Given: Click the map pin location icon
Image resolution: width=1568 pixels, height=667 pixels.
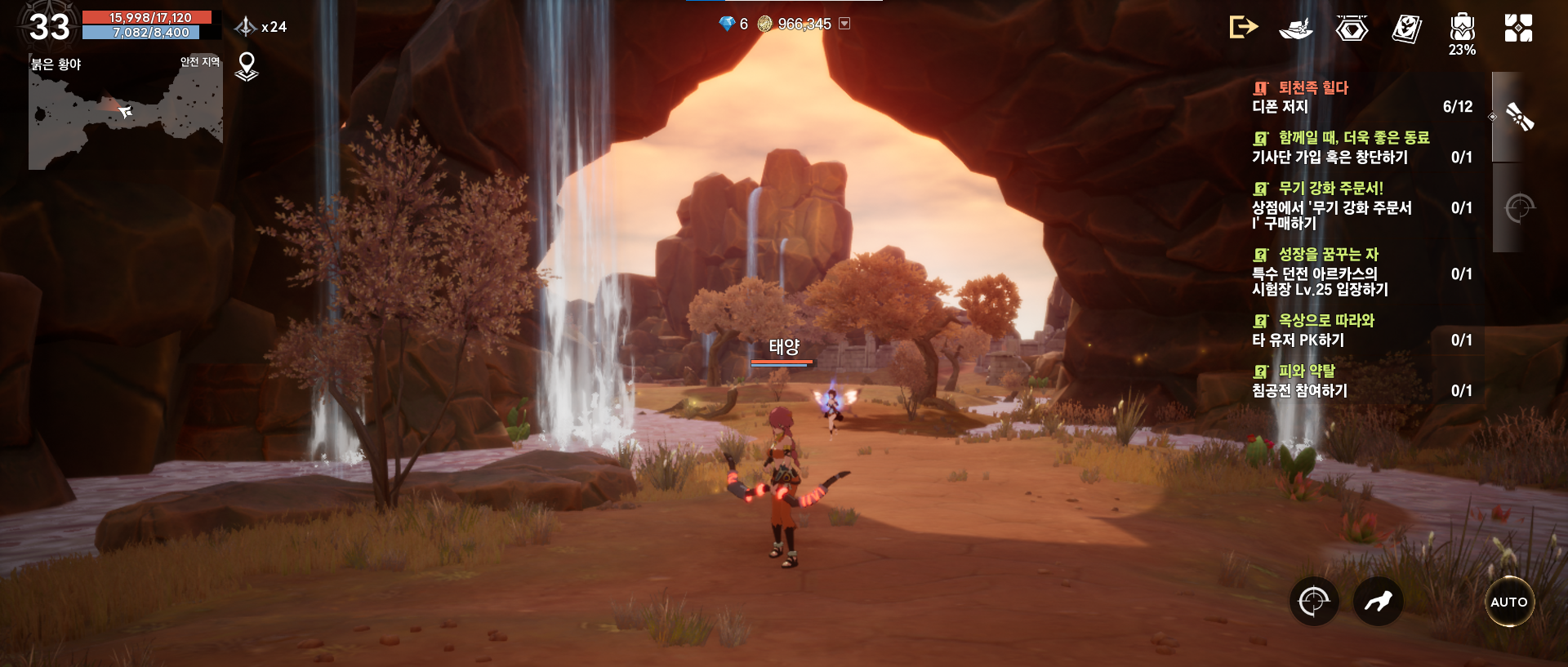Looking at the screenshot, I should pos(247,66).
